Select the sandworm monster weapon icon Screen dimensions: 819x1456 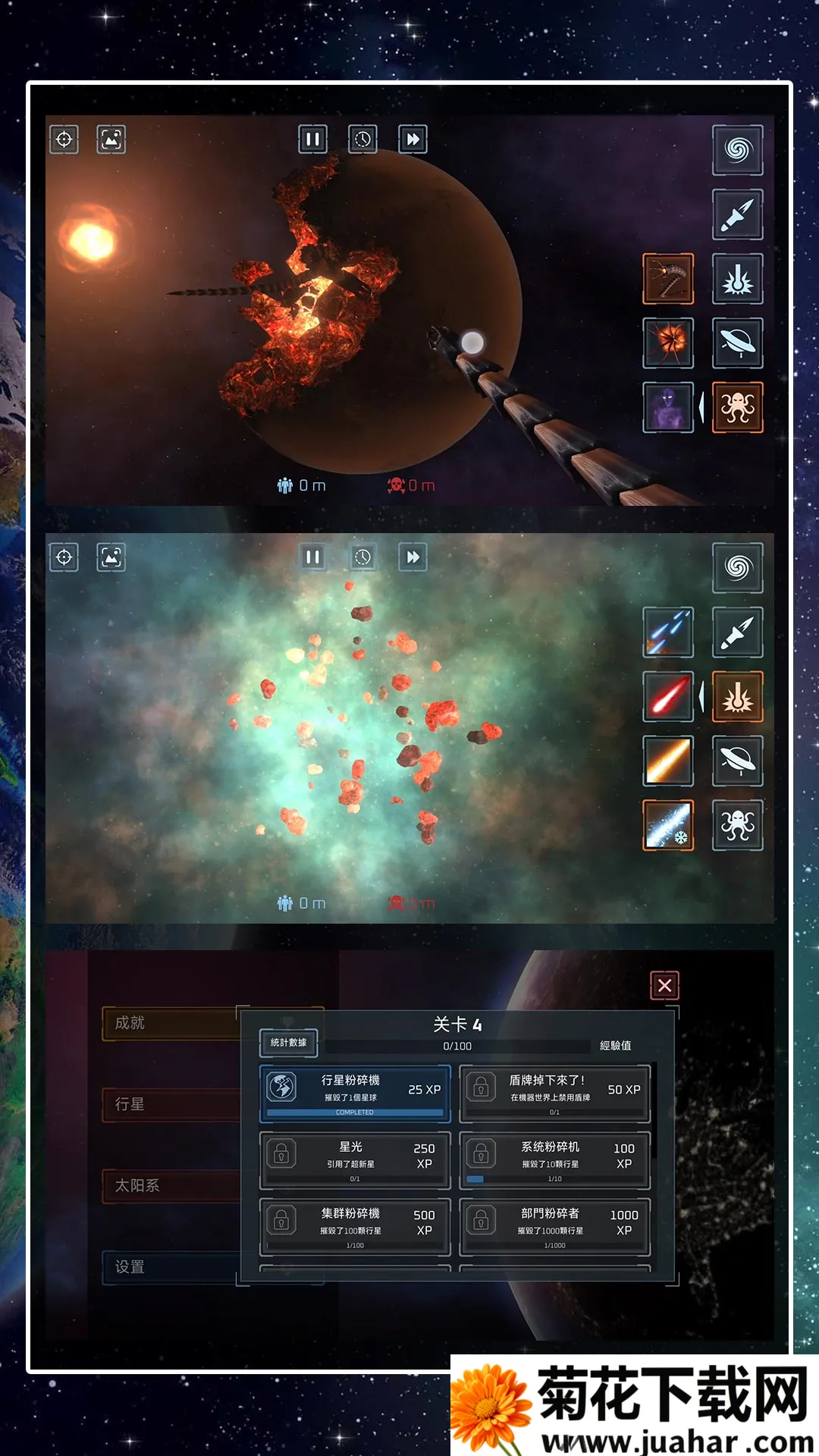[668, 279]
